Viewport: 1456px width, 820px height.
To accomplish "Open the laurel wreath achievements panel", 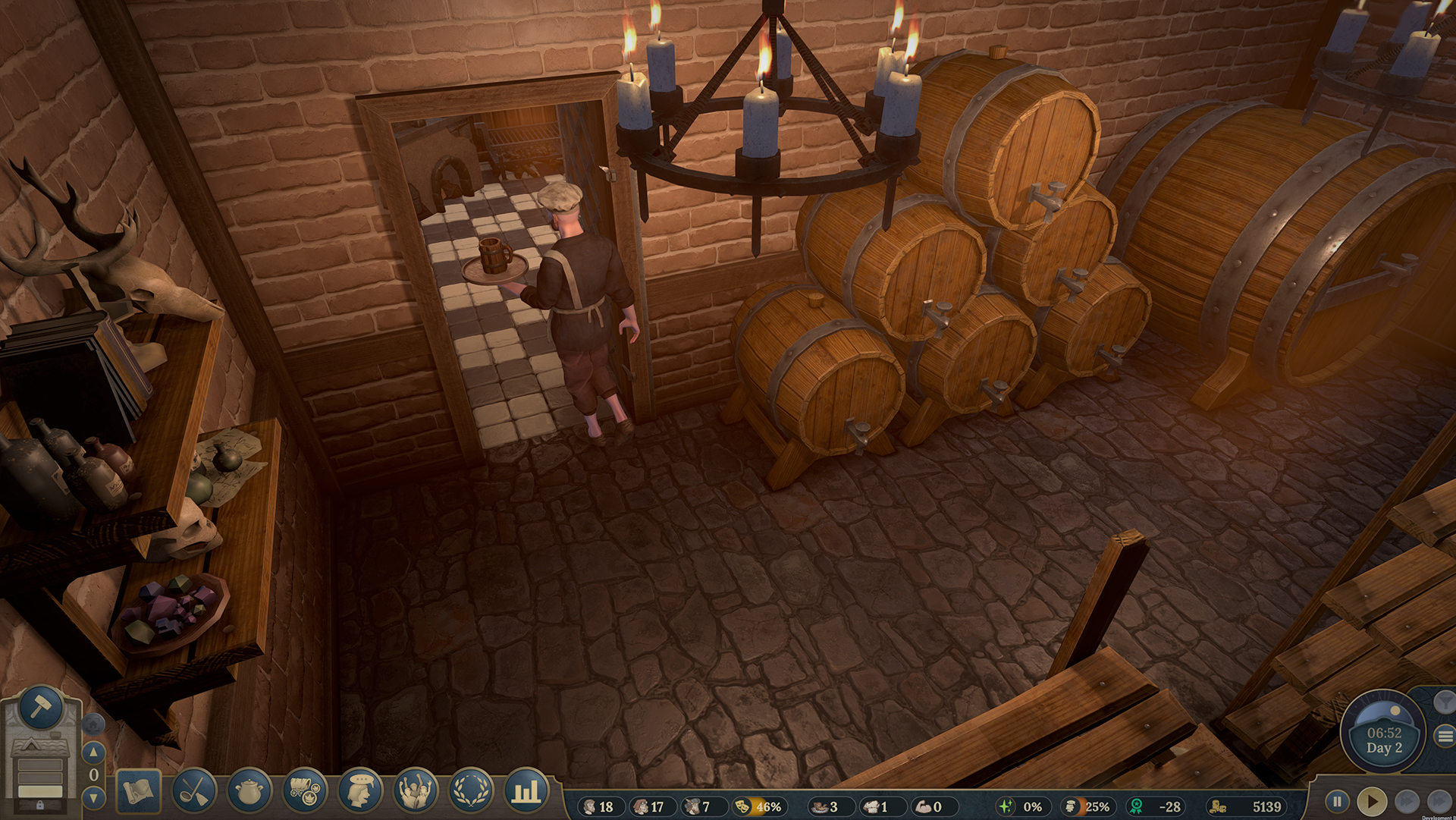I will point(469,791).
